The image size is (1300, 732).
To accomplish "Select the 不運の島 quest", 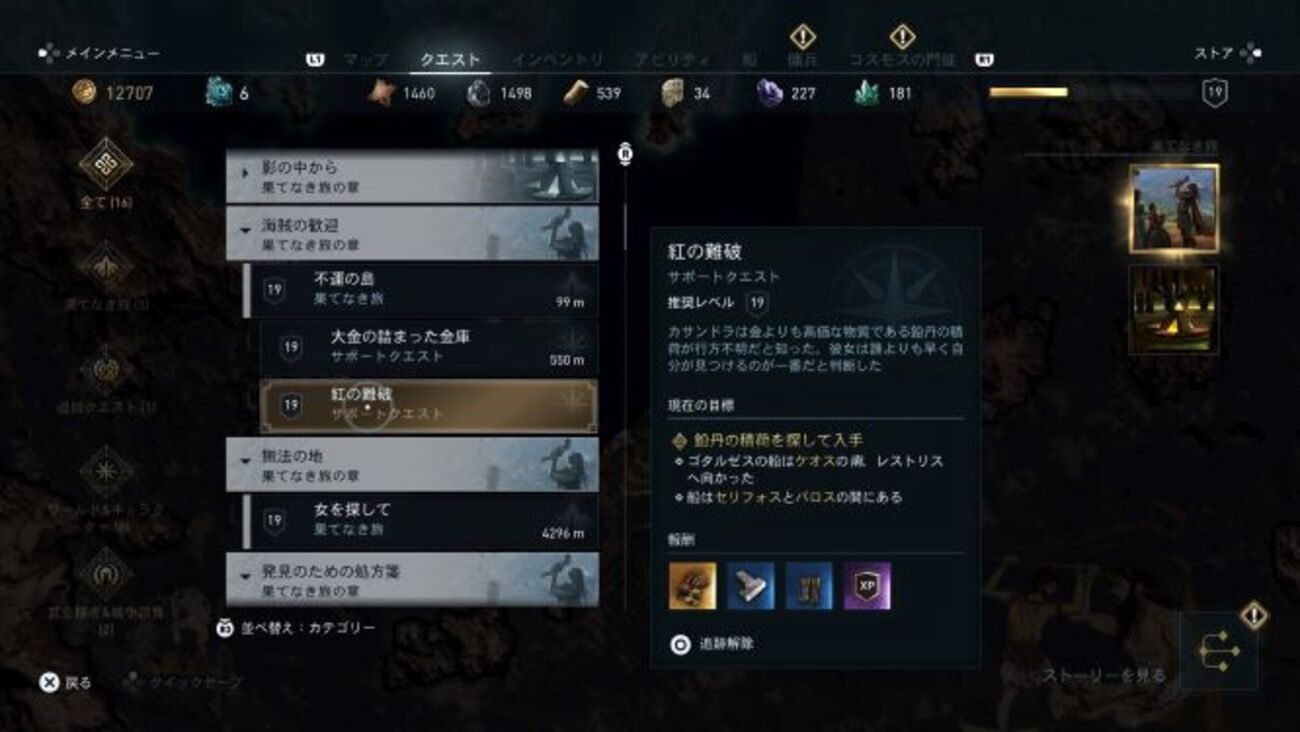I will pos(422,290).
